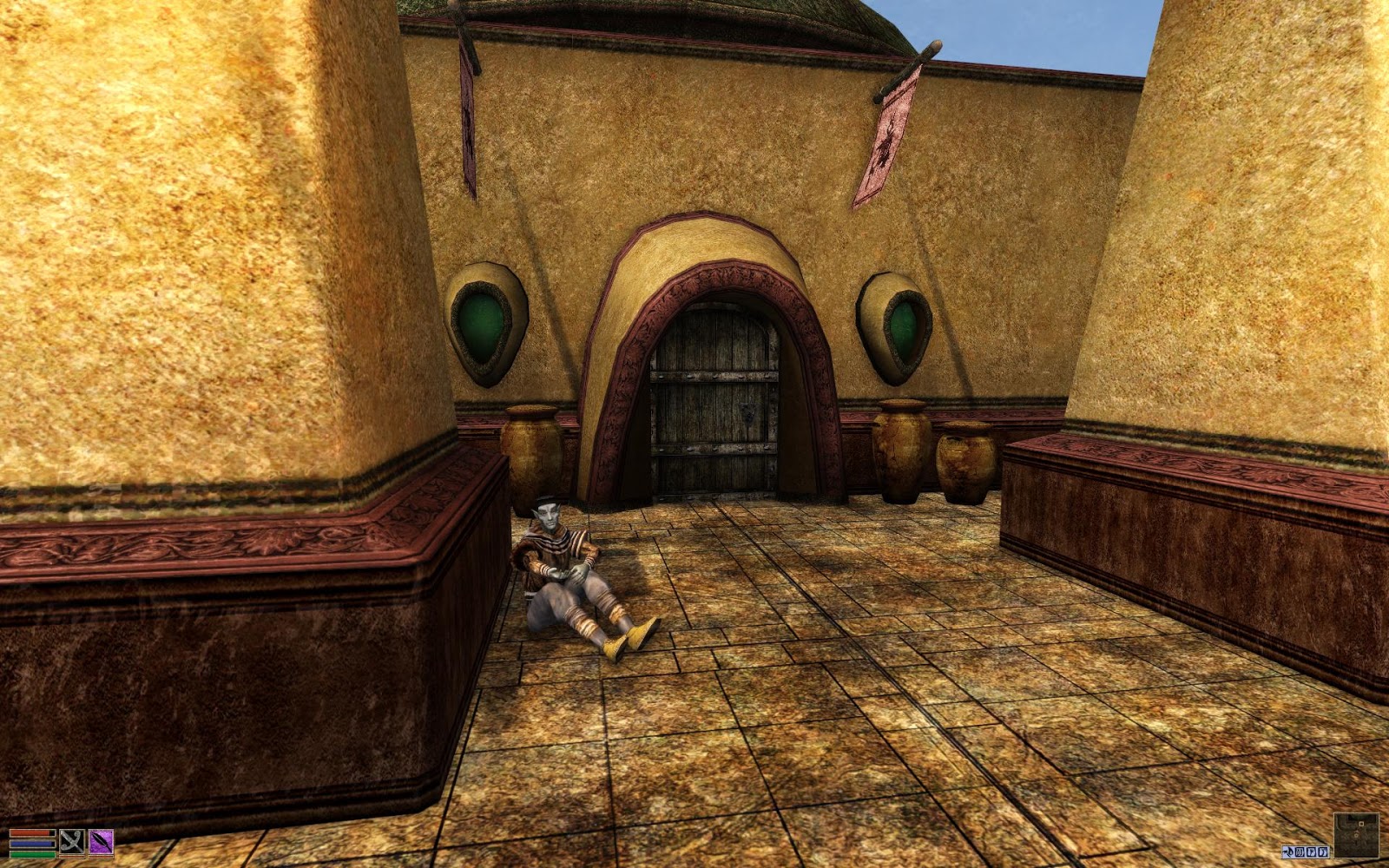Select the crossed-blades weapon icon
Viewport: 1389px width, 868px height.
tap(72, 842)
